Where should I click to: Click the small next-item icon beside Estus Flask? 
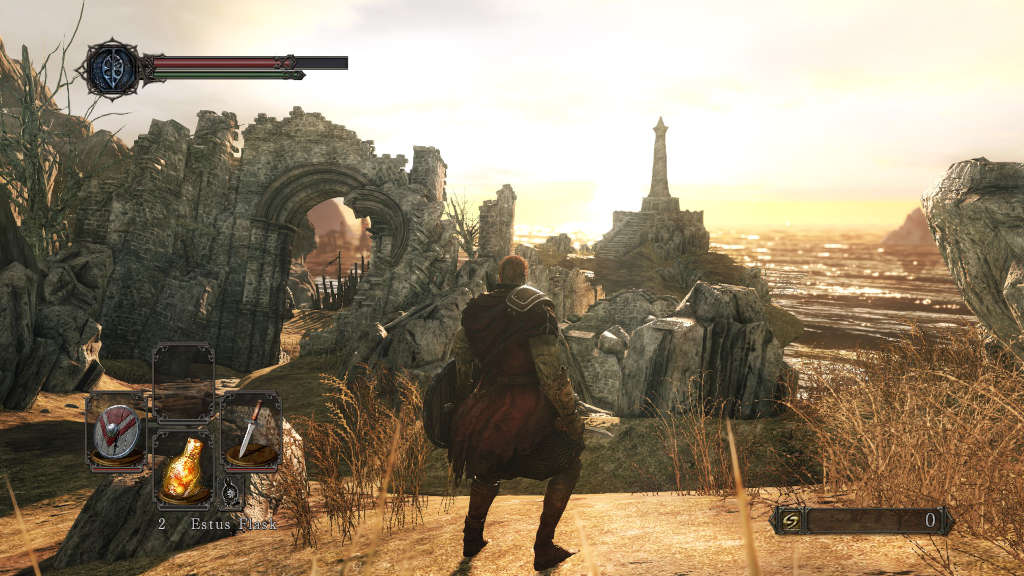tap(231, 492)
